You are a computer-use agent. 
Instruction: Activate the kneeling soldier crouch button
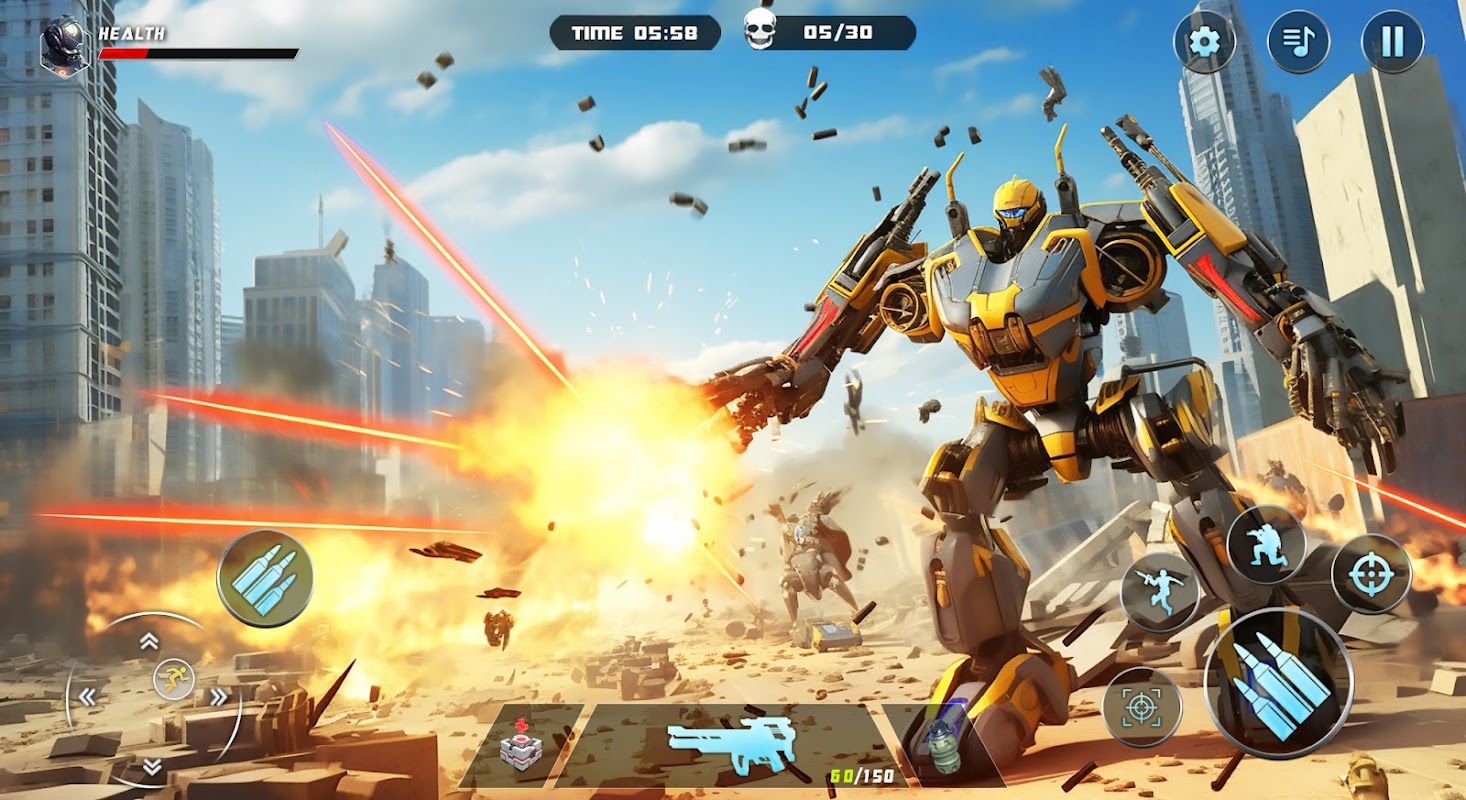(x=1265, y=544)
